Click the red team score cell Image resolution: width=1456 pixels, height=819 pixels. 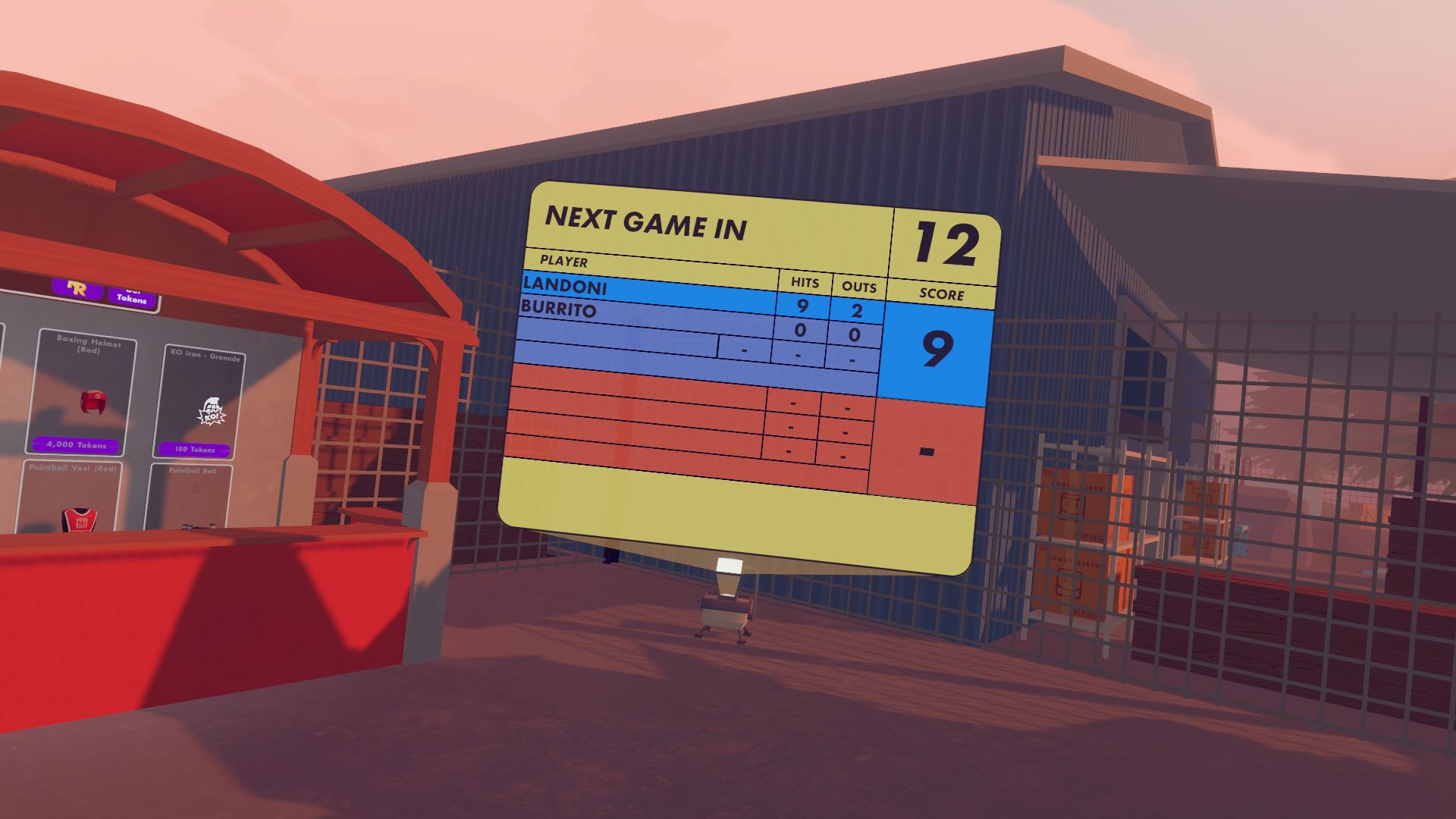[926, 453]
